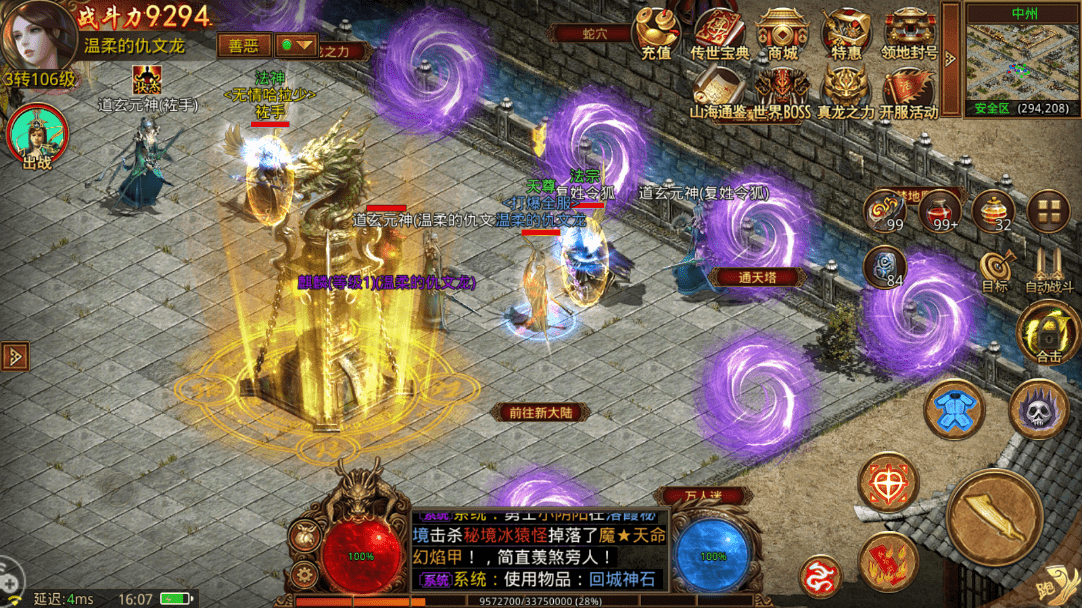The height and width of the screenshot is (608, 1082).
Task: Activate the purple skull skill
Action: point(1039,408)
